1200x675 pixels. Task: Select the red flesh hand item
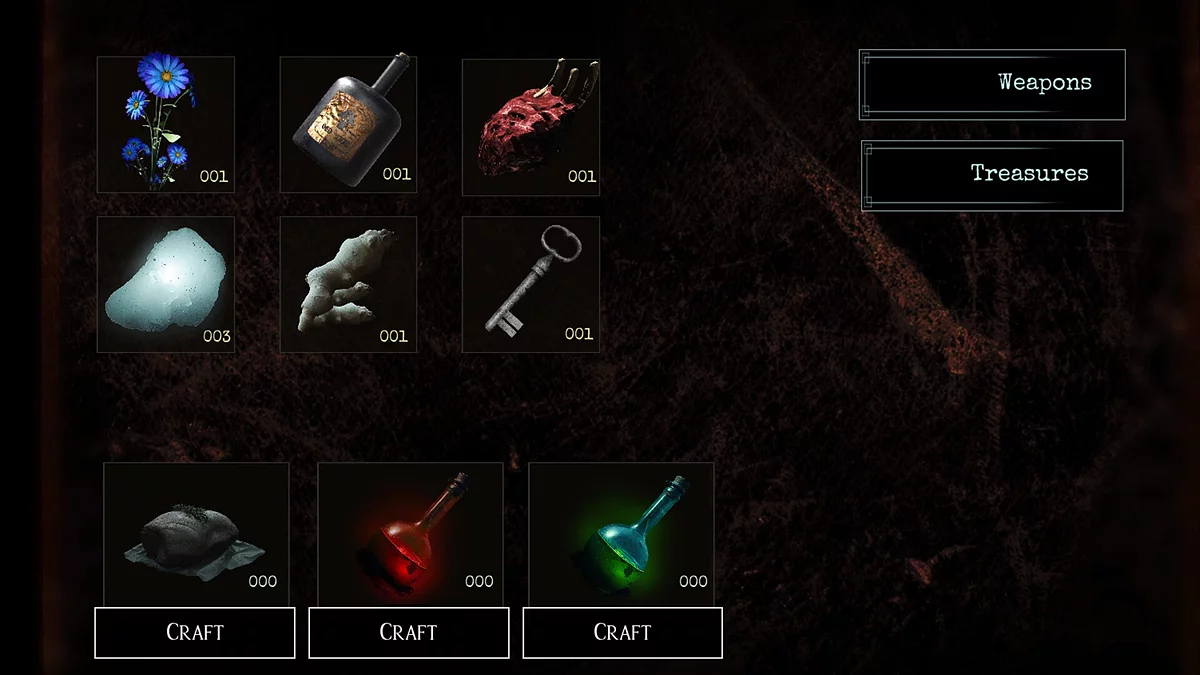click(x=530, y=126)
